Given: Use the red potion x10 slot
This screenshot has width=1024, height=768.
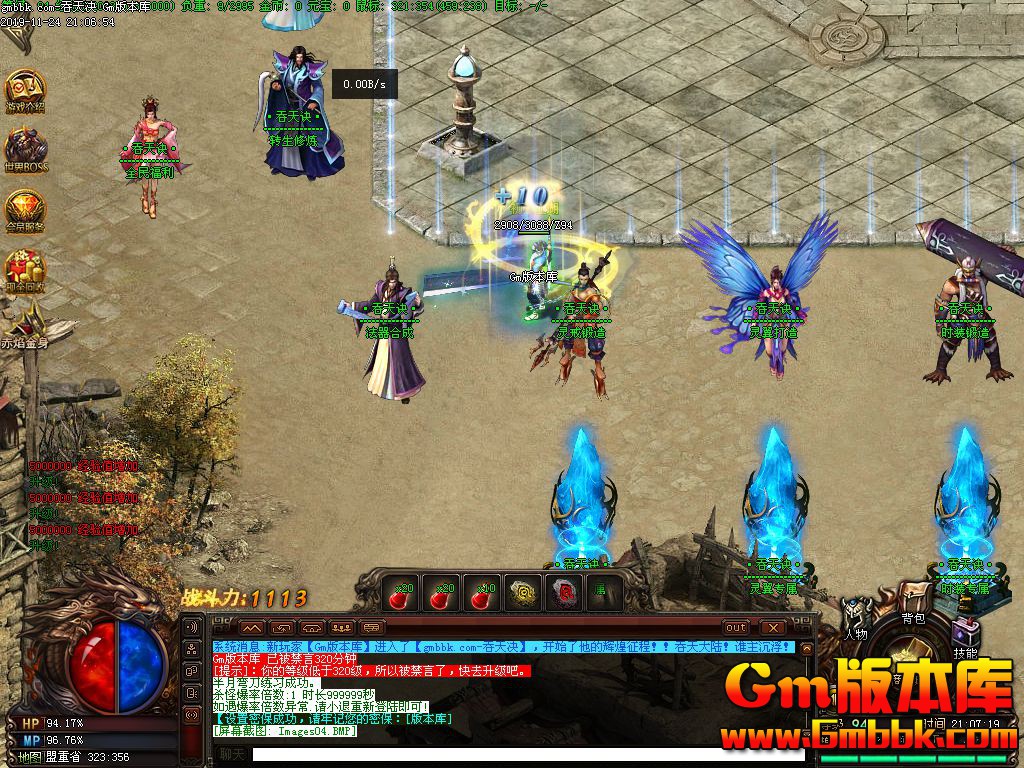Looking at the screenshot, I should [x=481, y=592].
